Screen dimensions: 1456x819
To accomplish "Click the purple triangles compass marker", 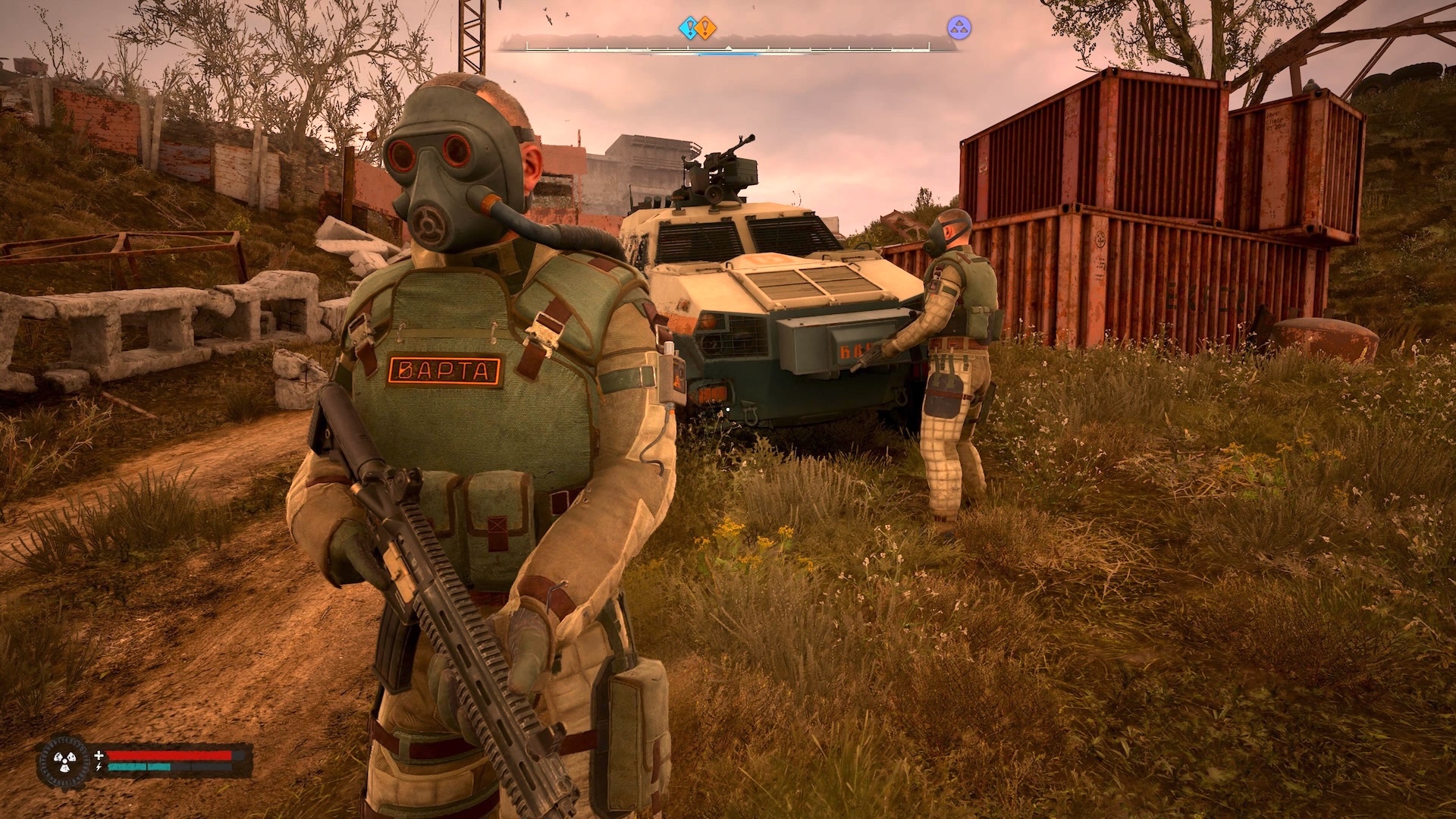I will [x=959, y=28].
